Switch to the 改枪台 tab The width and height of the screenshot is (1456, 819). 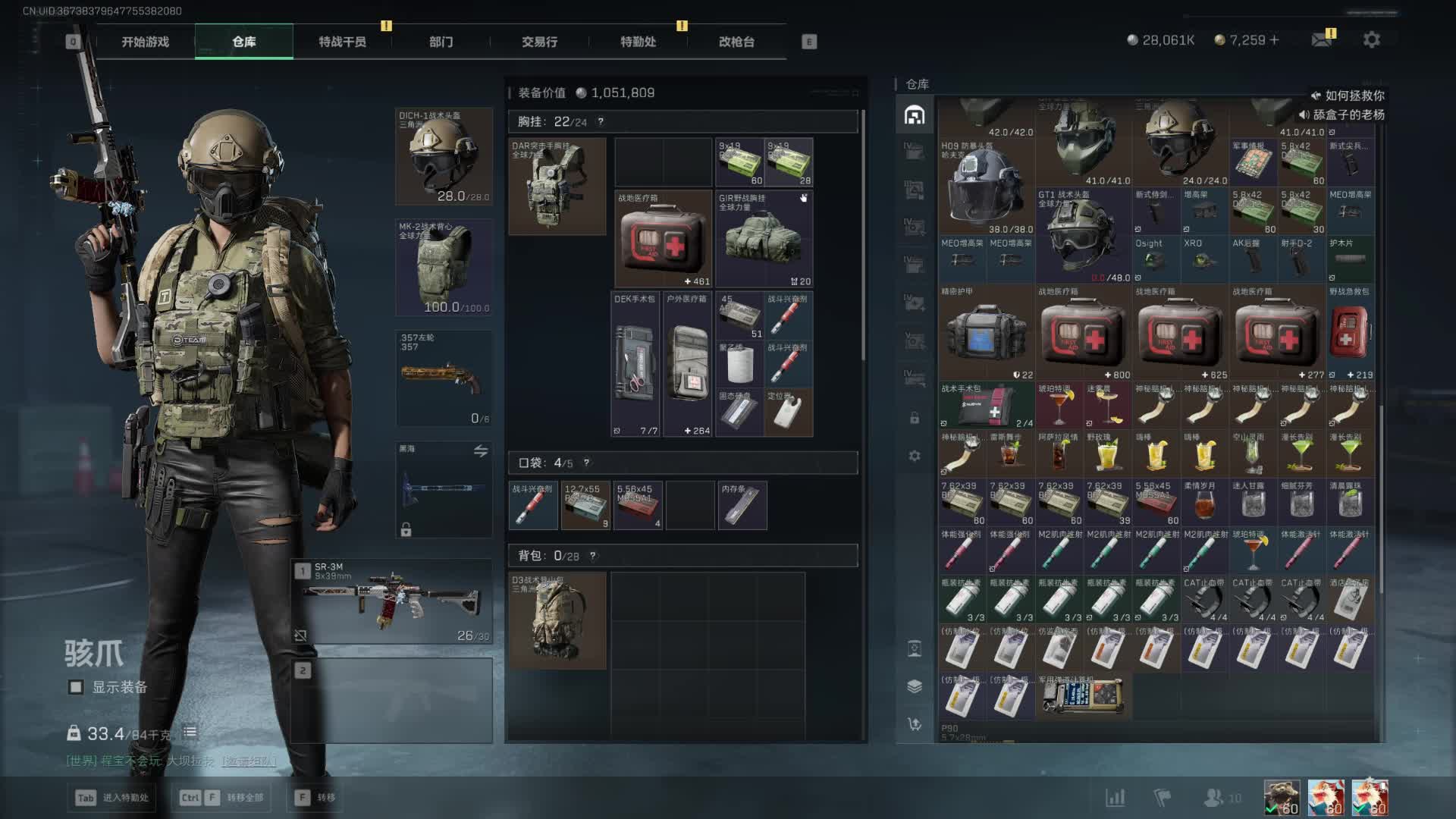[x=736, y=42]
